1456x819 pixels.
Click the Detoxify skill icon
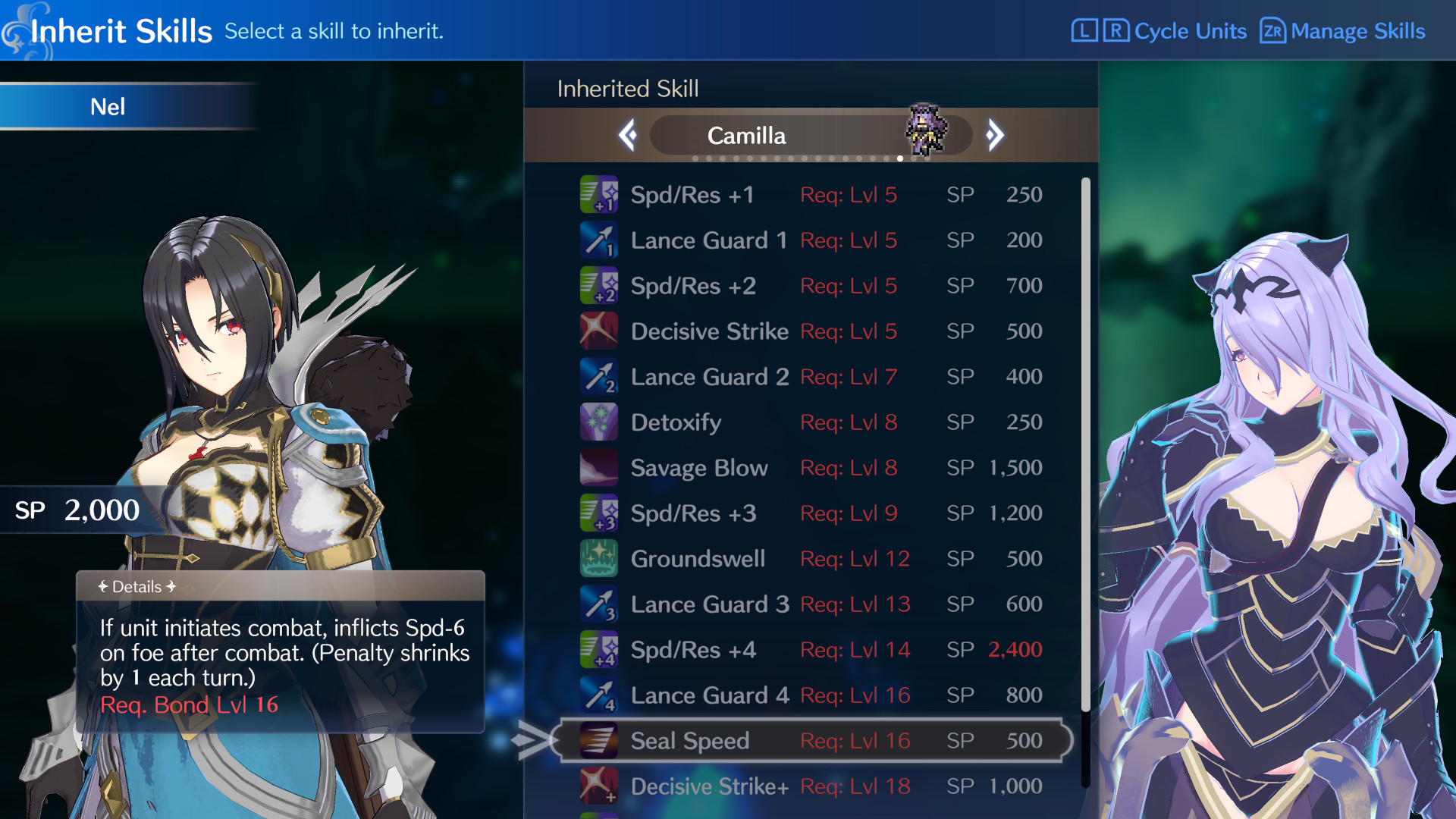coord(599,422)
